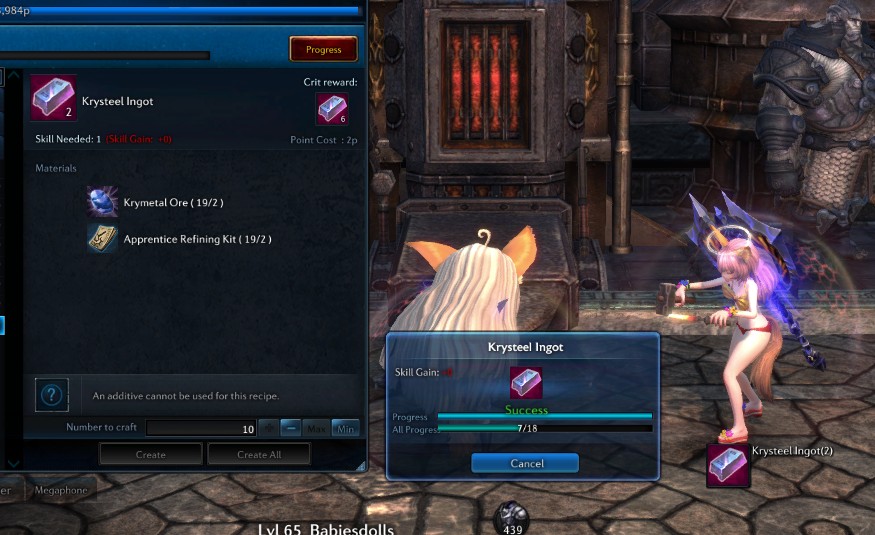Click the additive question mark slot

(52, 394)
